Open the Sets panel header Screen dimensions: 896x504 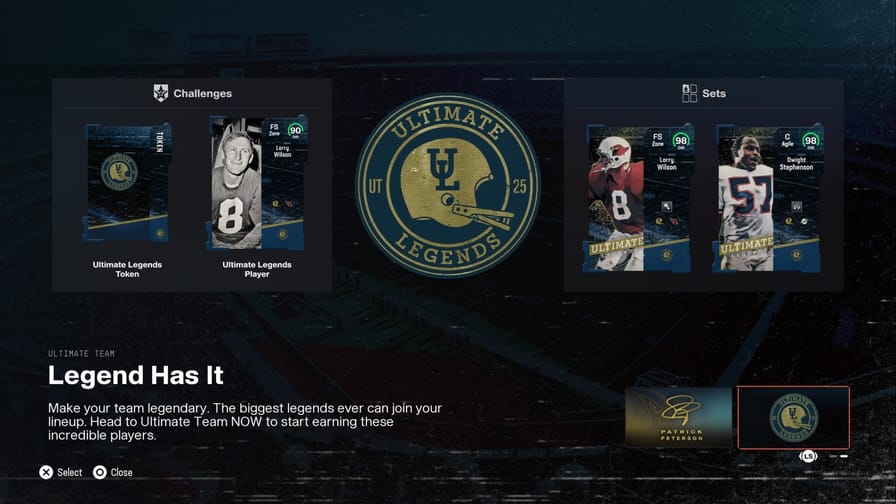click(704, 93)
